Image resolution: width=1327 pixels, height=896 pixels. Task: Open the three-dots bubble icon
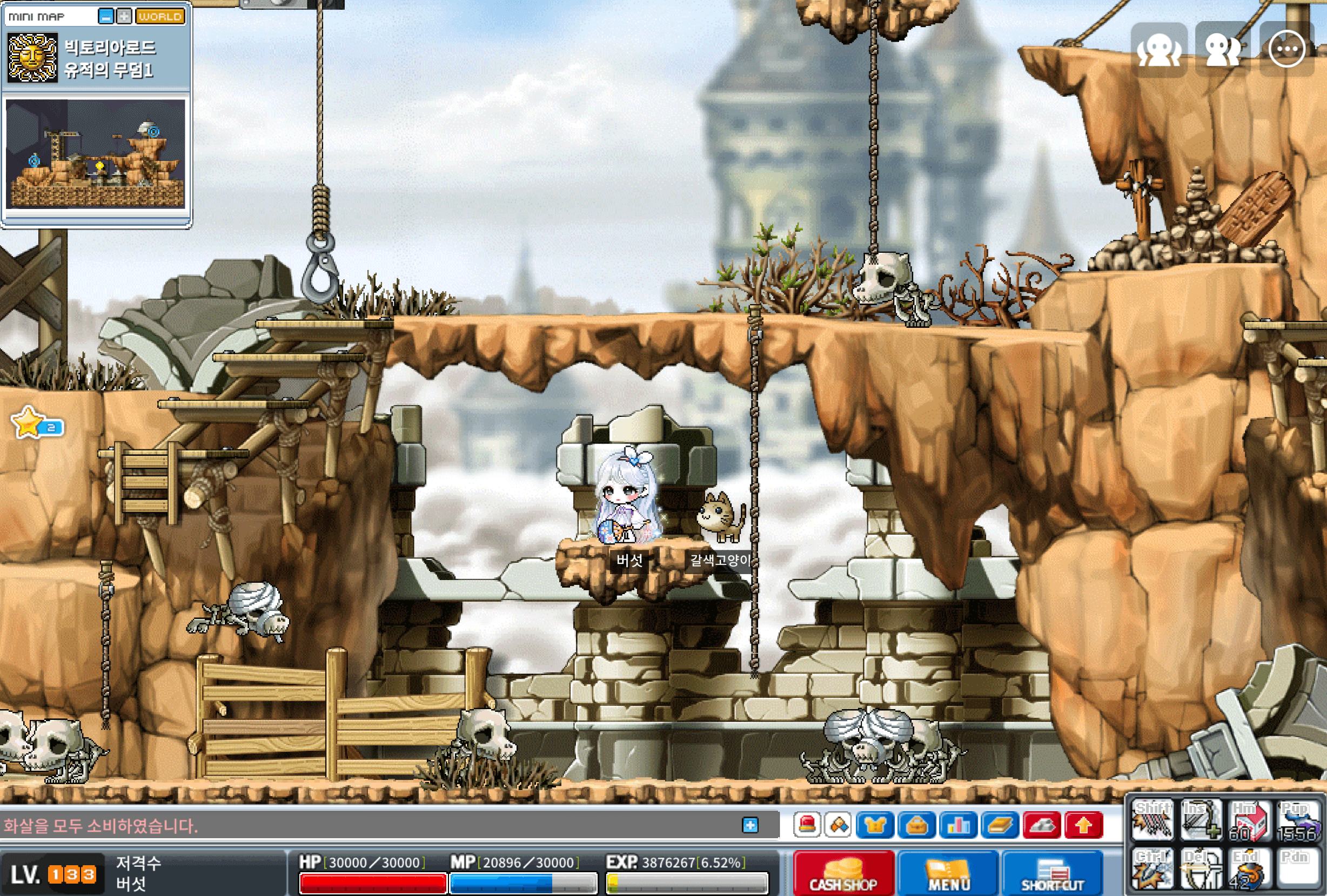point(1286,50)
